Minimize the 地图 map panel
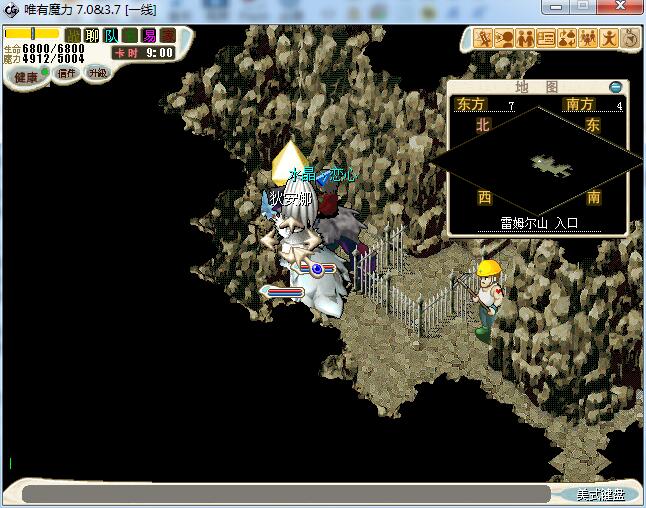The height and width of the screenshot is (508, 646). (x=616, y=87)
